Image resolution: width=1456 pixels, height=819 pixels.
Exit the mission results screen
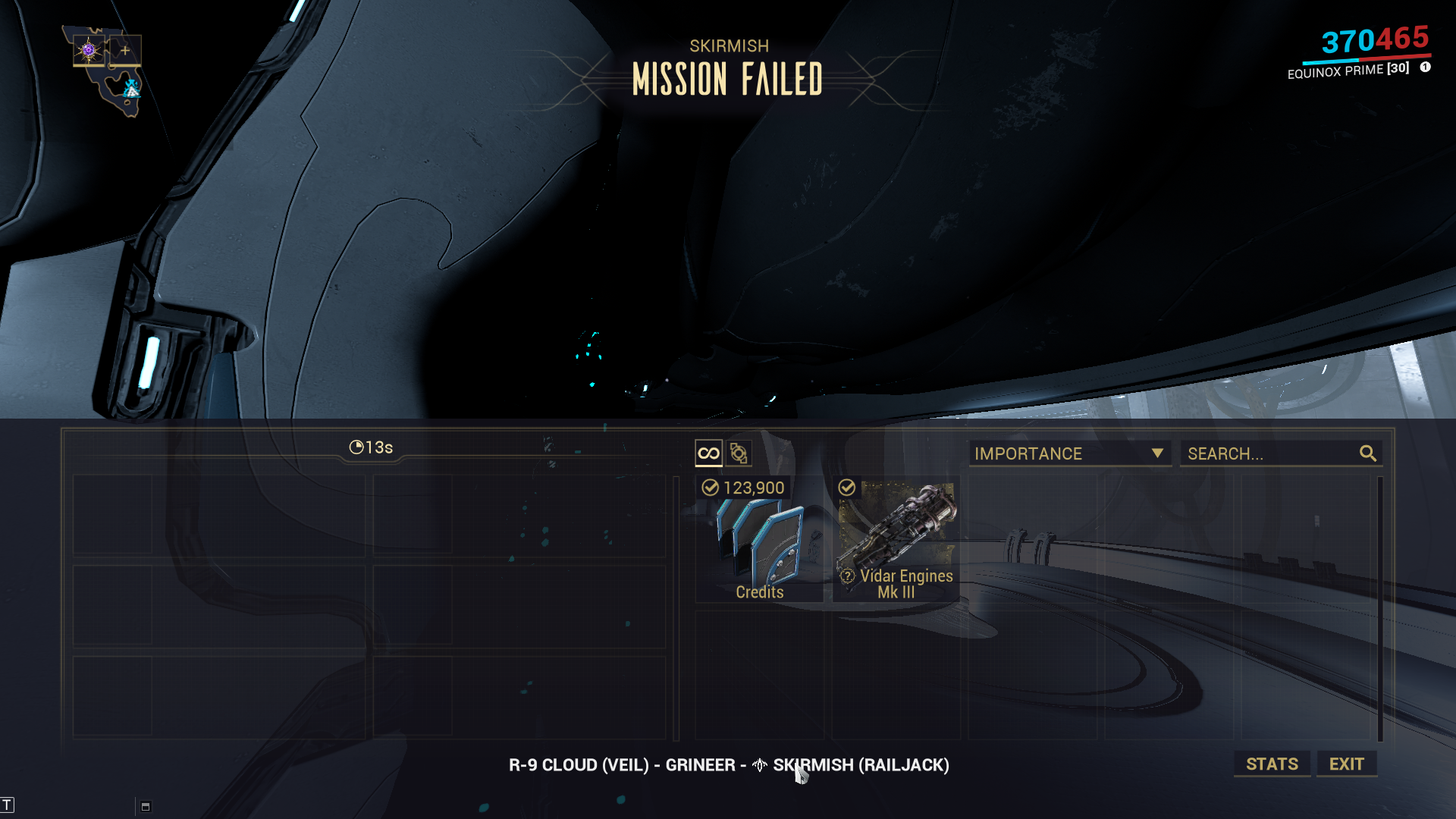point(1346,764)
